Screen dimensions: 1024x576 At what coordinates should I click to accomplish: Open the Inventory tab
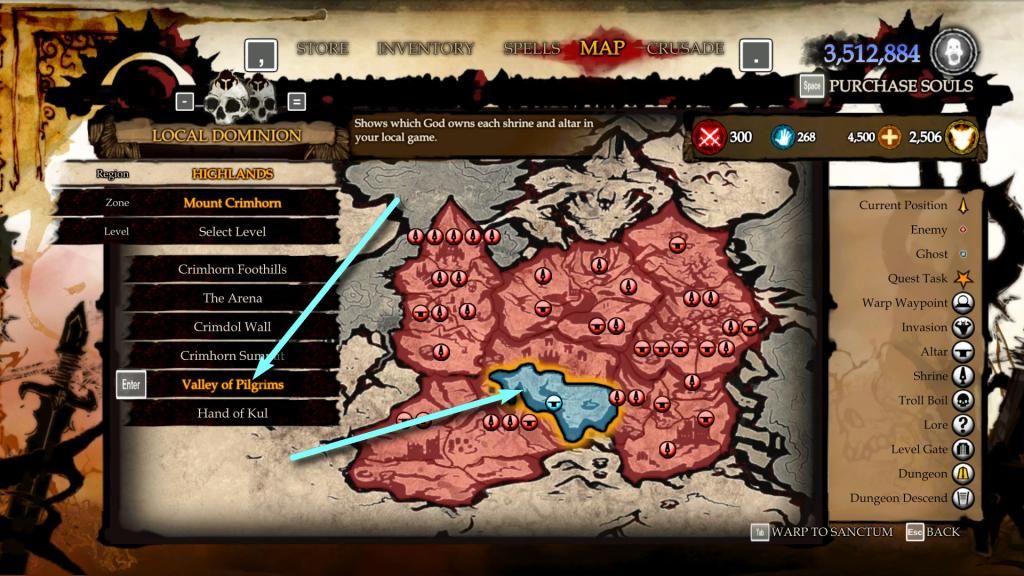tap(425, 48)
